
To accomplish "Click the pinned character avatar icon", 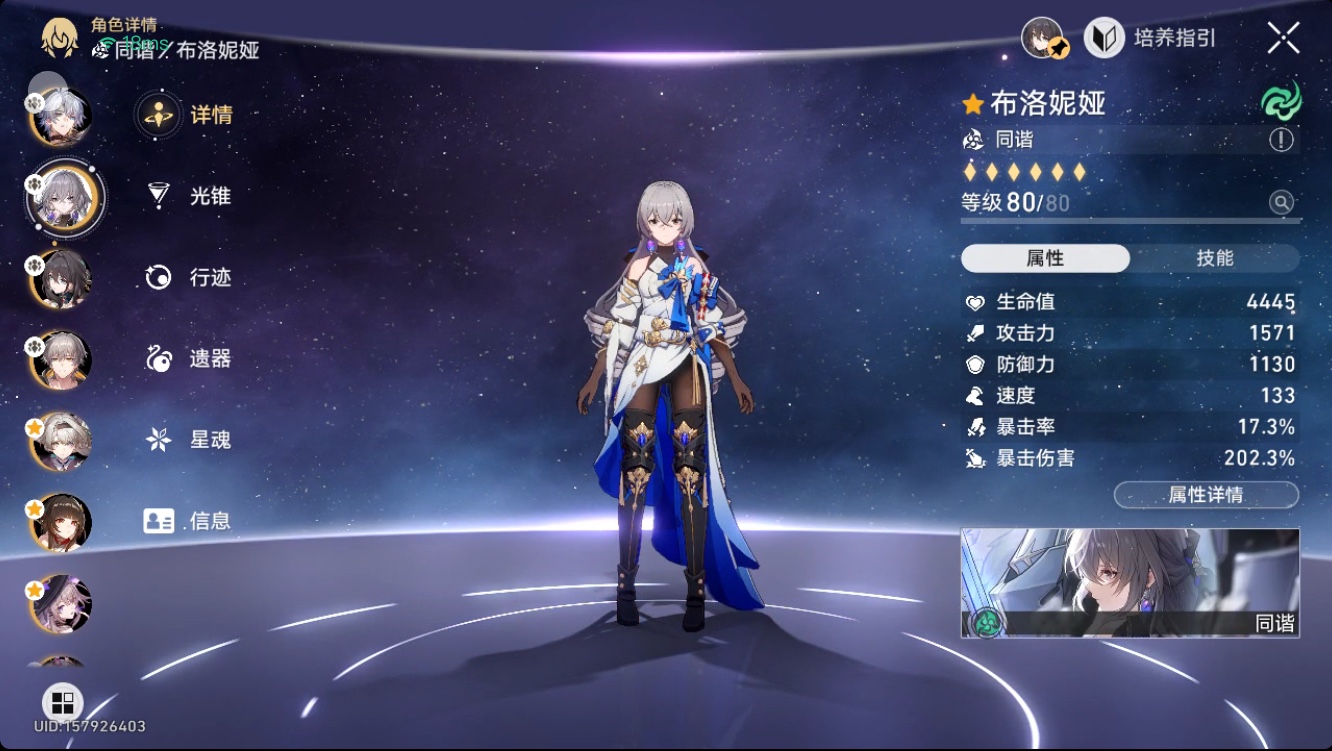I will (x=1043, y=38).
